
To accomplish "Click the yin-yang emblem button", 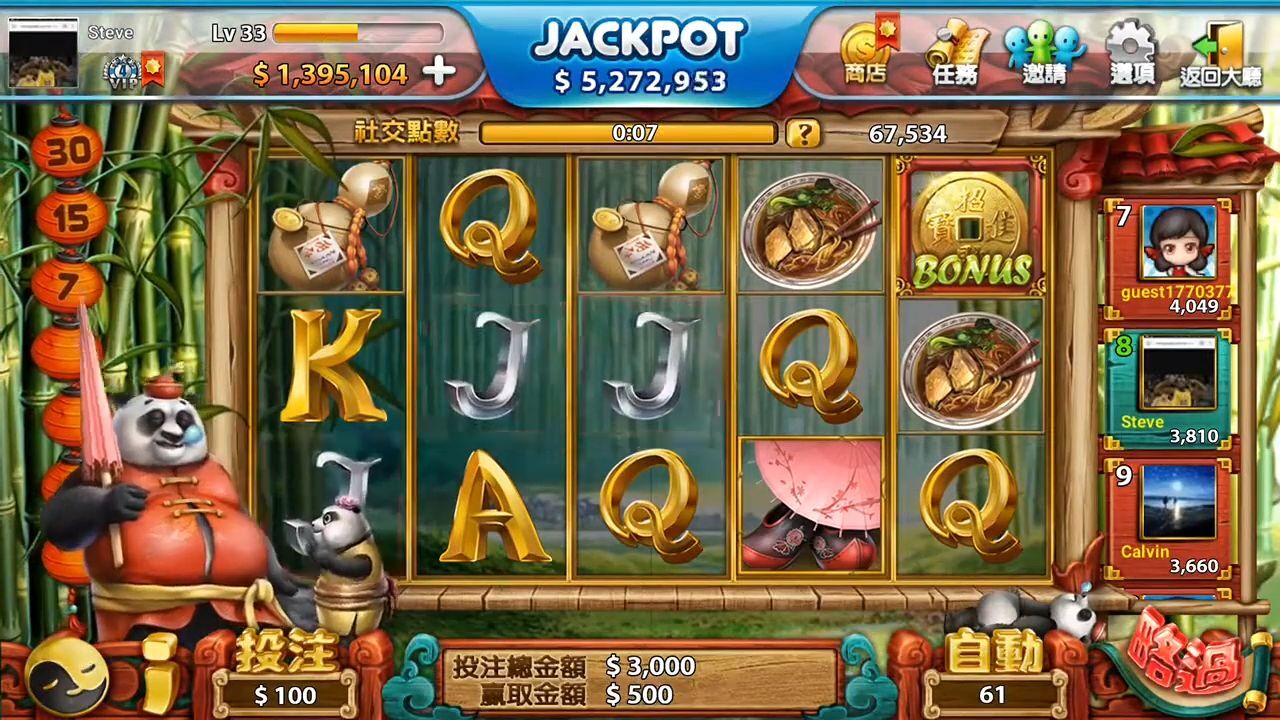I will click(66, 676).
